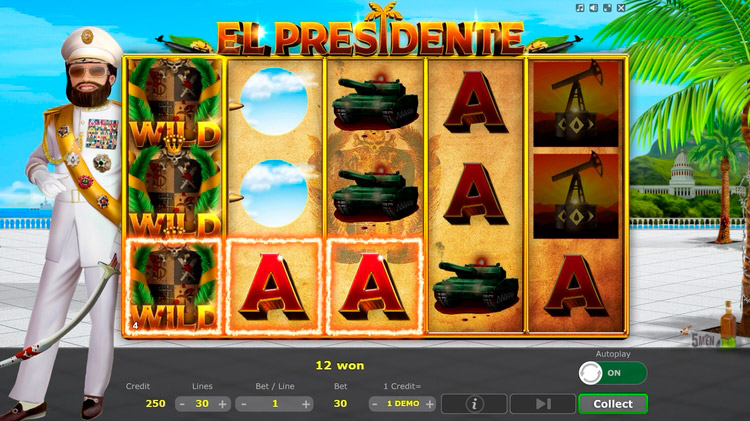Click the spin play button

pyautogui.click(x=542, y=404)
